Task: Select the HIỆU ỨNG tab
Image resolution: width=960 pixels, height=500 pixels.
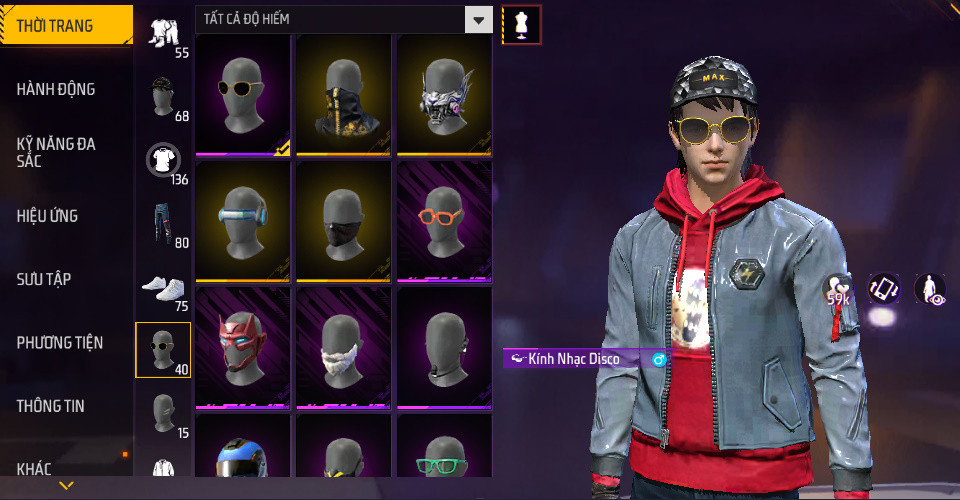Action: pos(47,216)
